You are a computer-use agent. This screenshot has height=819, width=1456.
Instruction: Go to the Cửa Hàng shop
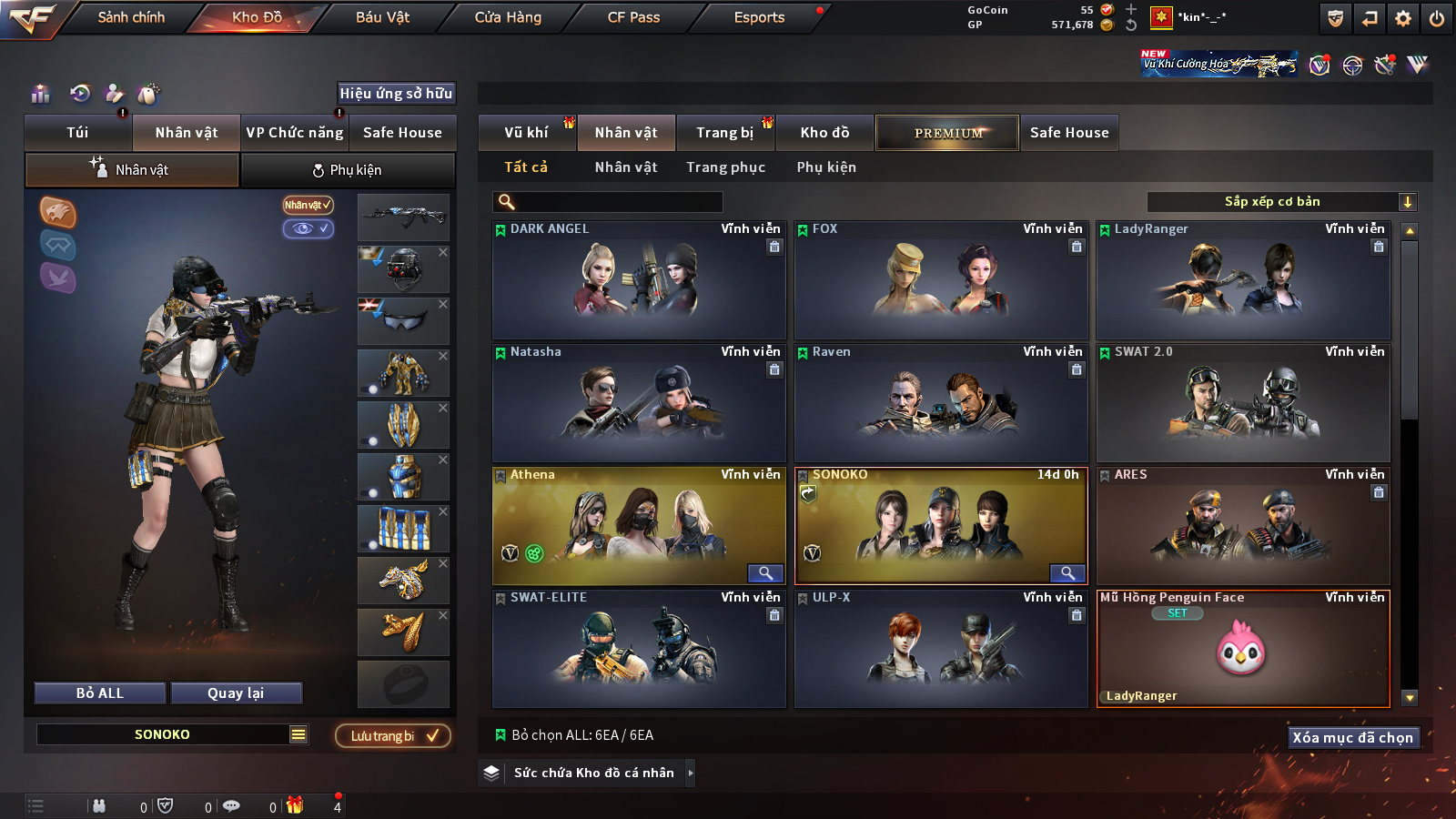pyautogui.click(x=508, y=17)
